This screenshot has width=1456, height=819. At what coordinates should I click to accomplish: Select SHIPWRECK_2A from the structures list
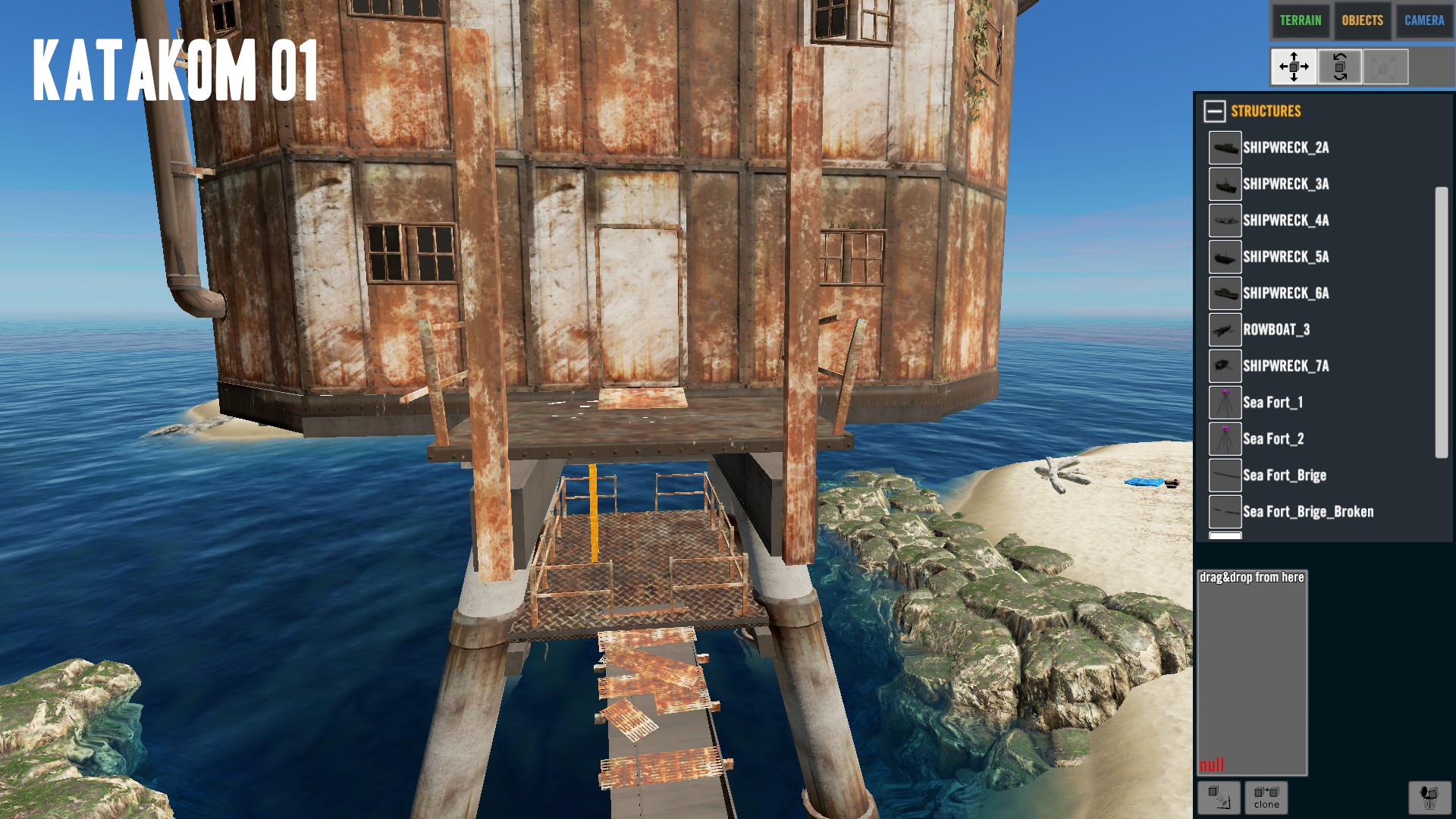1285,148
